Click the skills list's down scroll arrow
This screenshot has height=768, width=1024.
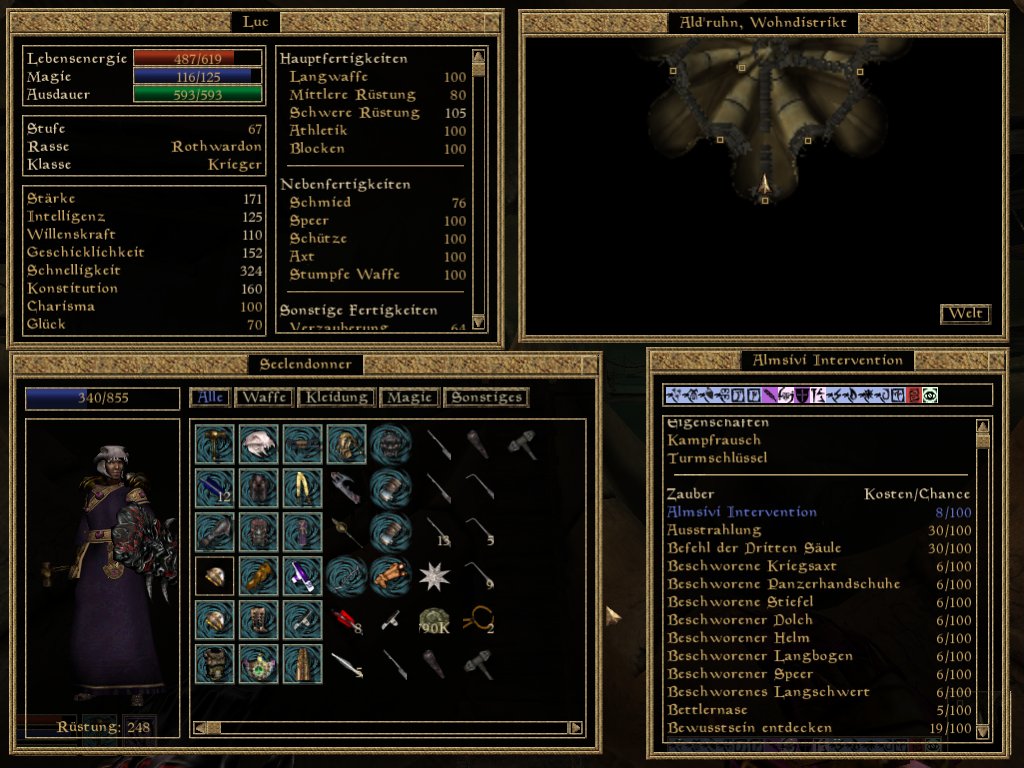click(478, 321)
